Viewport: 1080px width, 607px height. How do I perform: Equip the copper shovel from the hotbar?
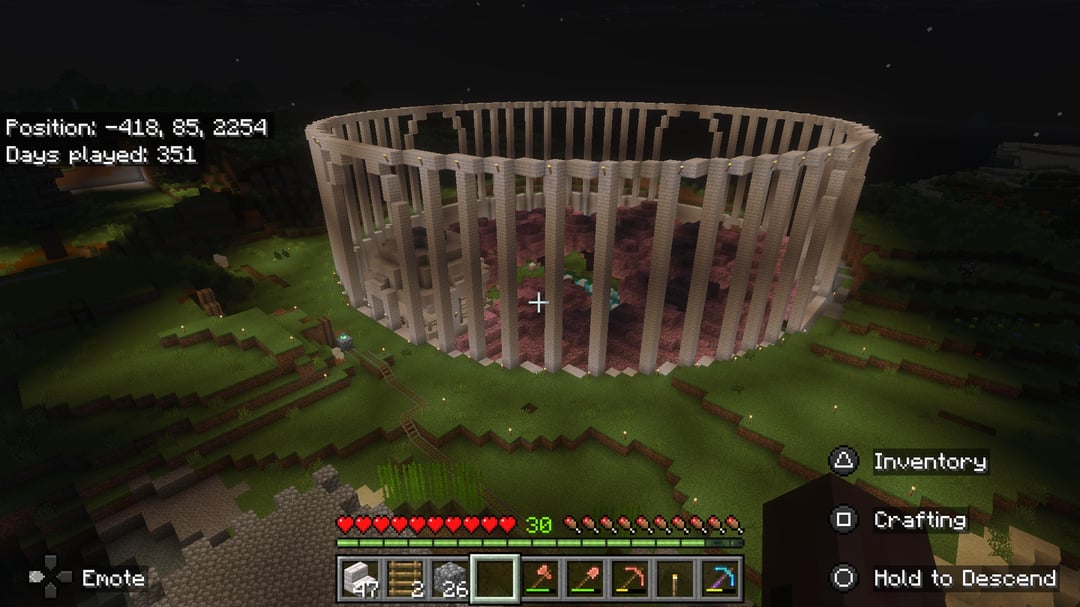coord(585,579)
